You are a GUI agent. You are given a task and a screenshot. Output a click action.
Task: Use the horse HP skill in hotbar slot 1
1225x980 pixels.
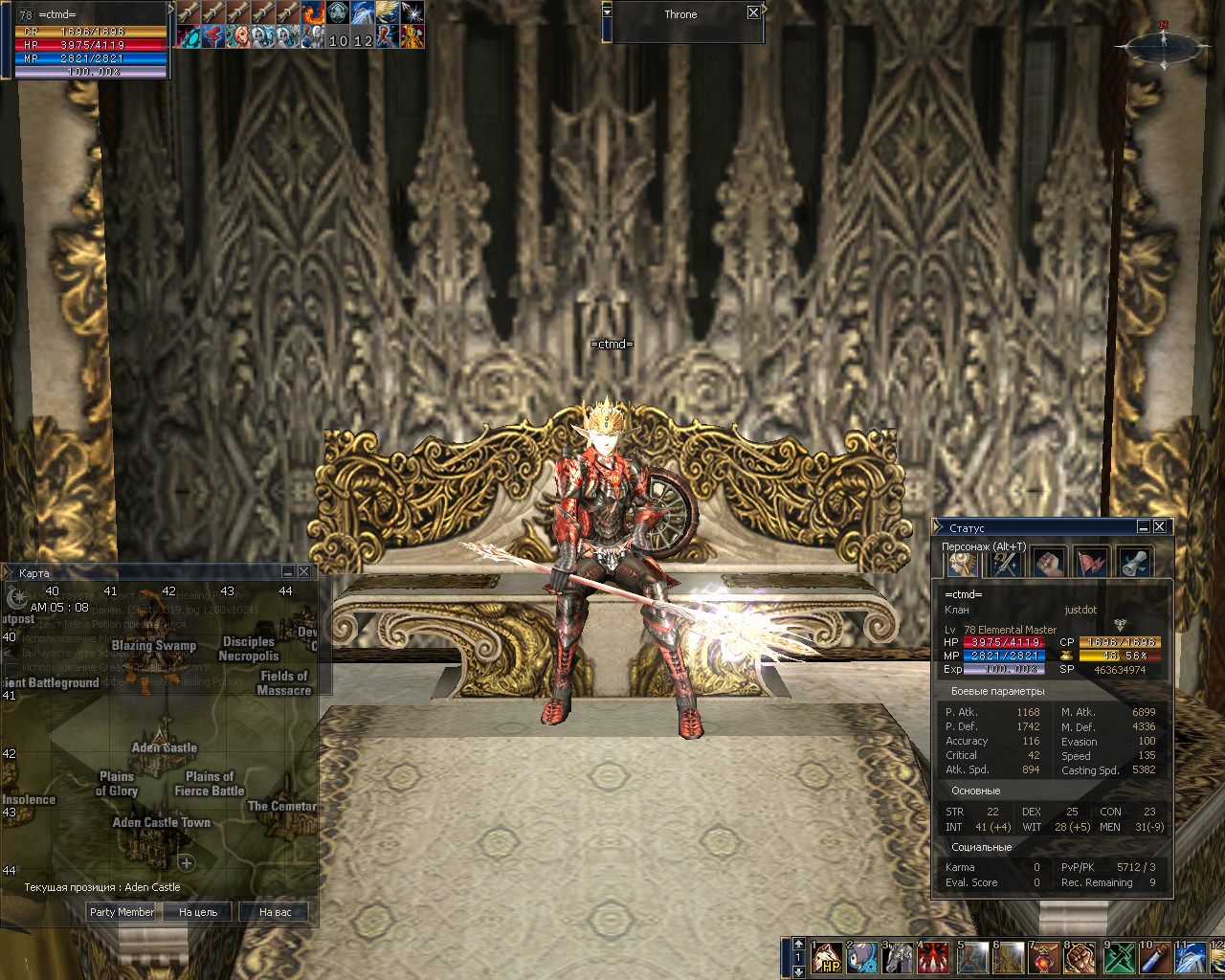827,958
